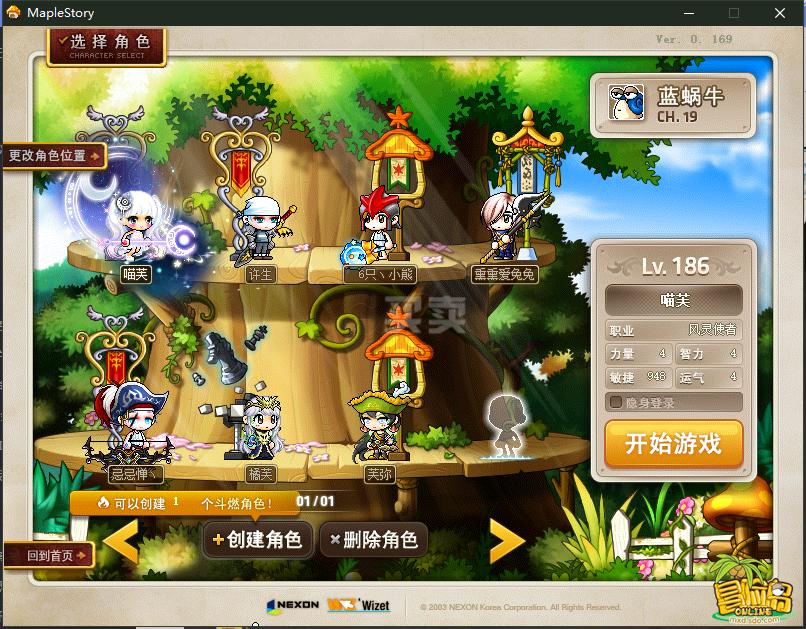
Task: Select the character 喵芙 on the tree
Action: [x=134, y=230]
